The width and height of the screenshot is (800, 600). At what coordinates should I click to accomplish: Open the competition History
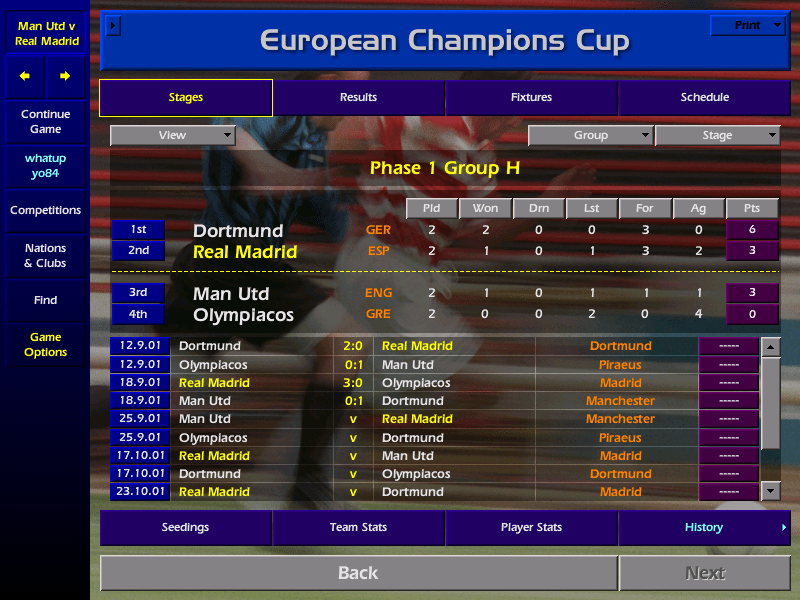click(x=704, y=527)
